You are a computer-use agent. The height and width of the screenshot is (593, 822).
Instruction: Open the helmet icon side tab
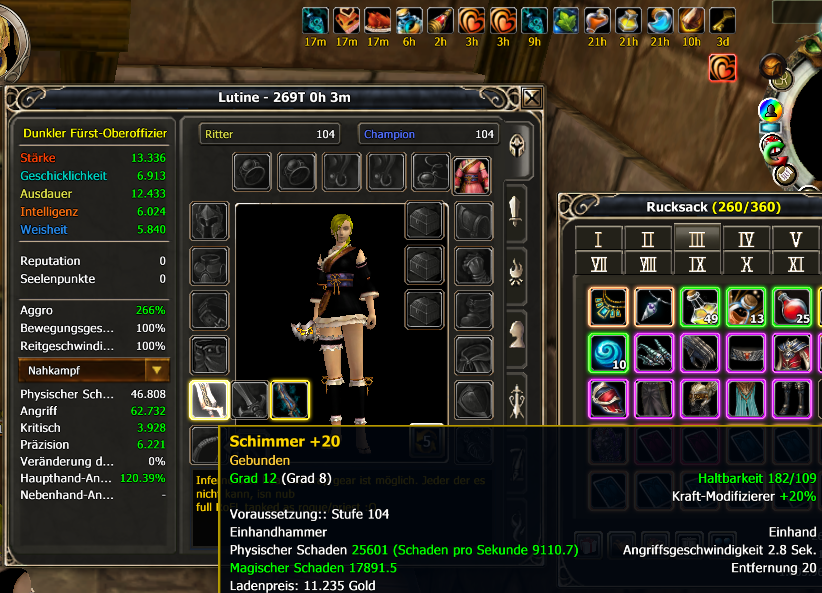point(517,145)
